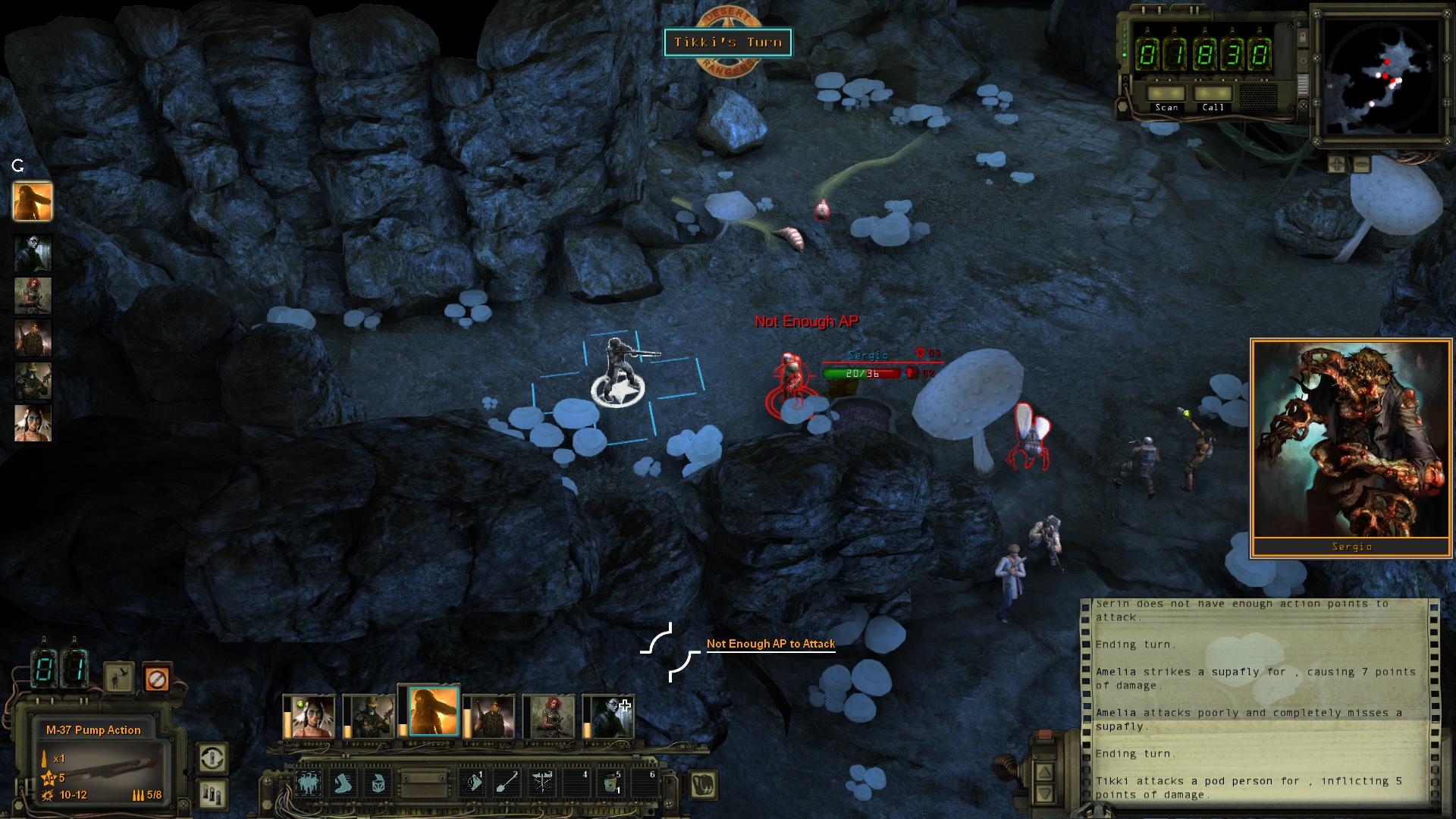Use the shovel in hotbar slot 2
Image resolution: width=1456 pixels, height=819 pixels.
pos(508,784)
